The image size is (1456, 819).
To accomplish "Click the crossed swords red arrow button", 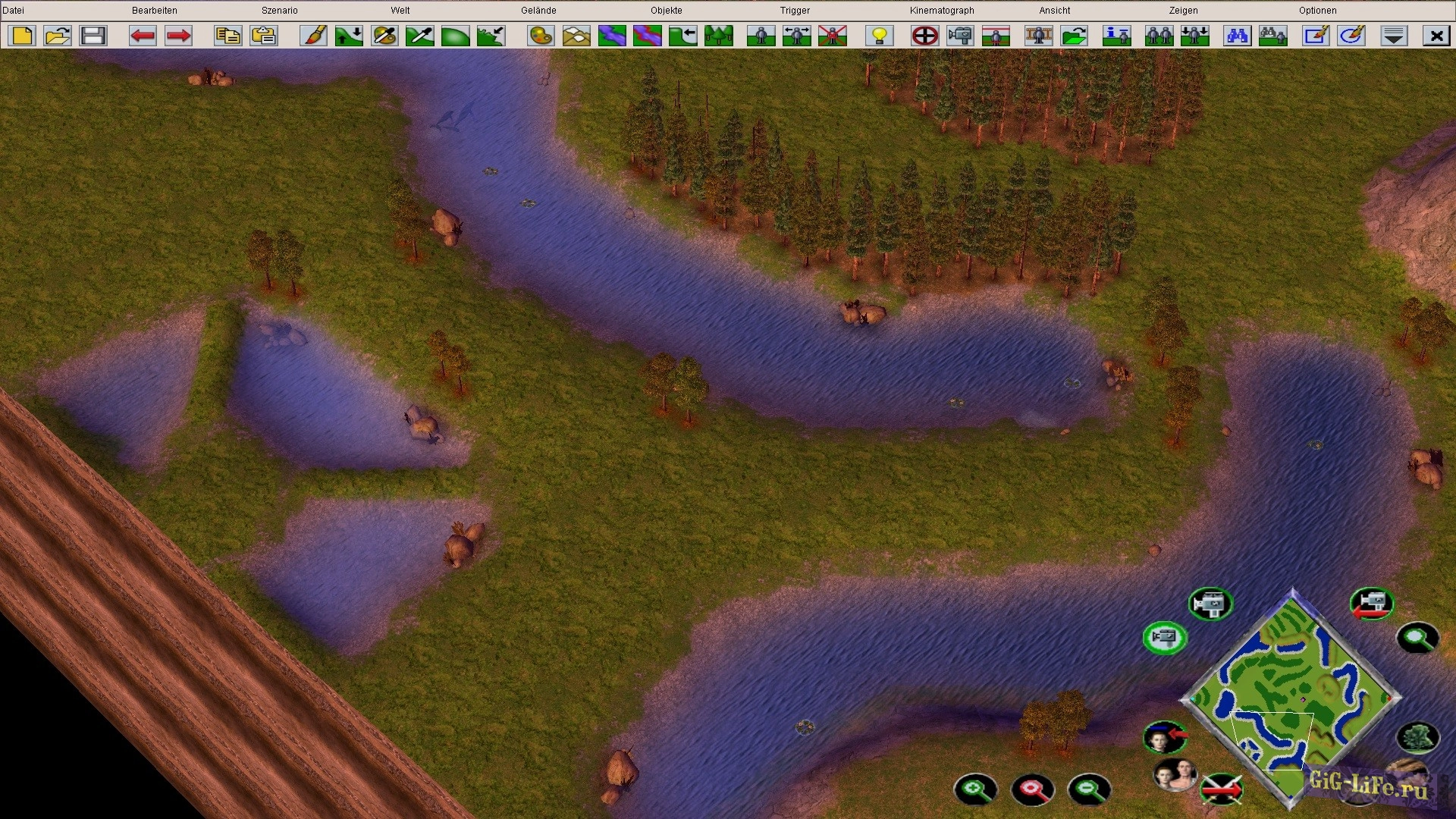I will [1222, 789].
